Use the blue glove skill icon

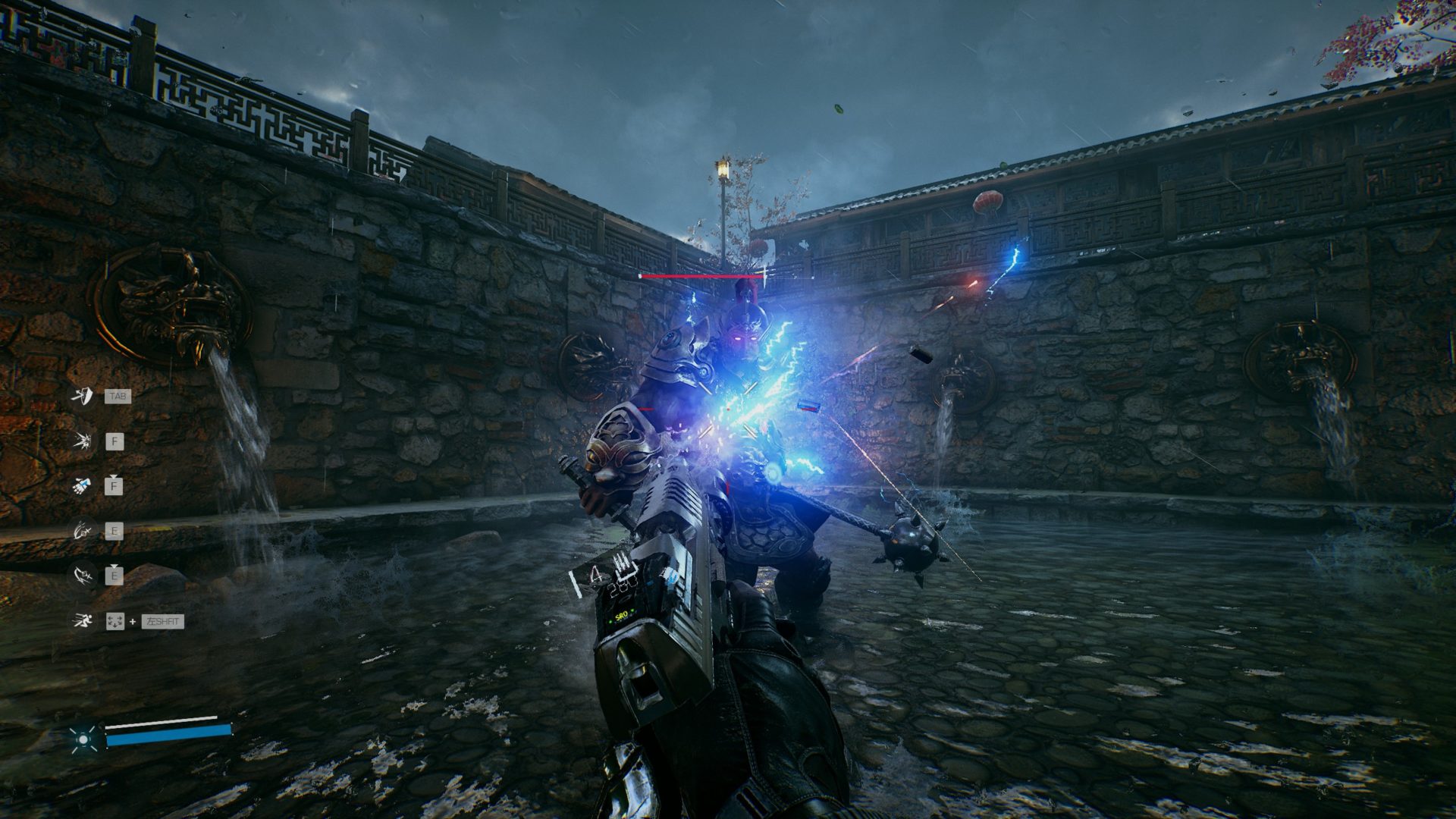(x=82, y=485)
